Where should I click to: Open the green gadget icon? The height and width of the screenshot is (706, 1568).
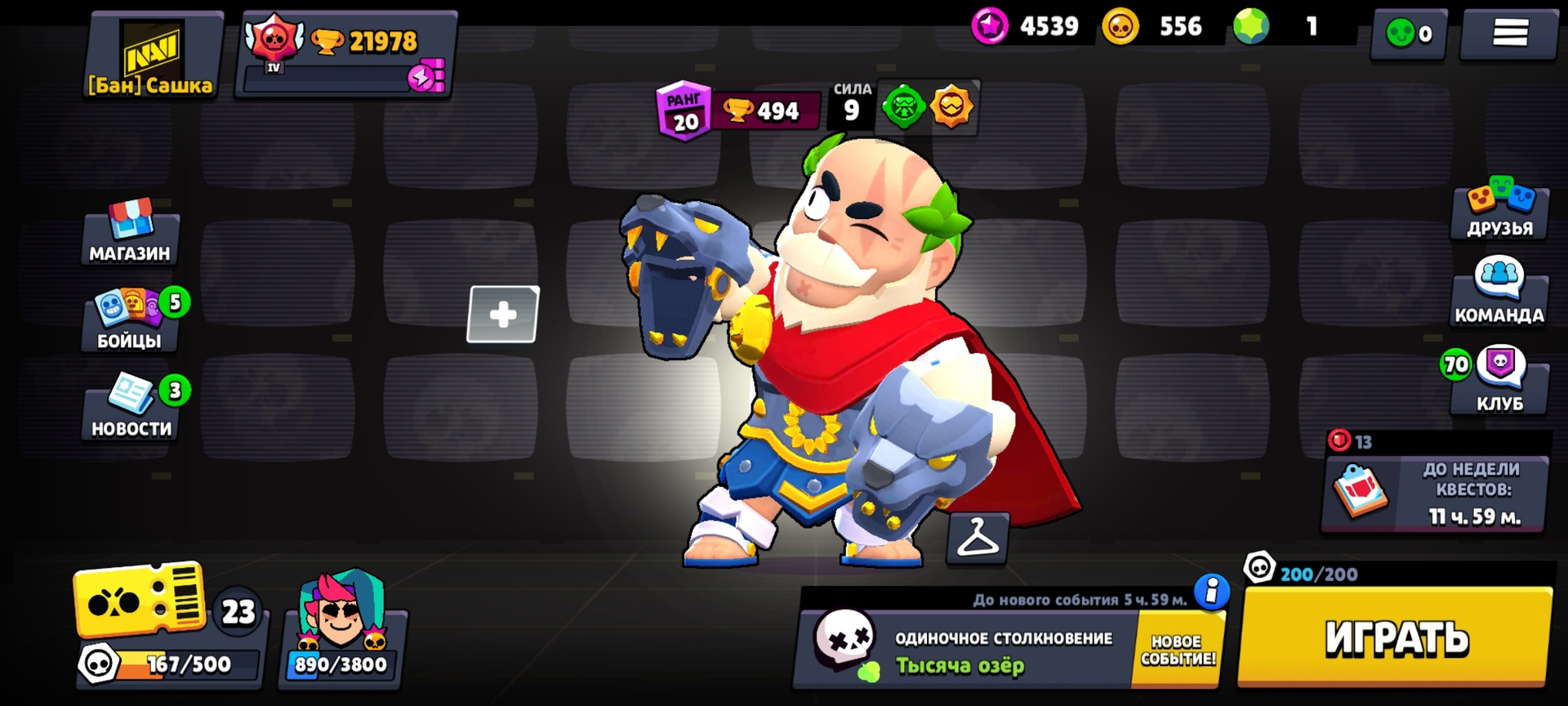(x=903, y=107)
